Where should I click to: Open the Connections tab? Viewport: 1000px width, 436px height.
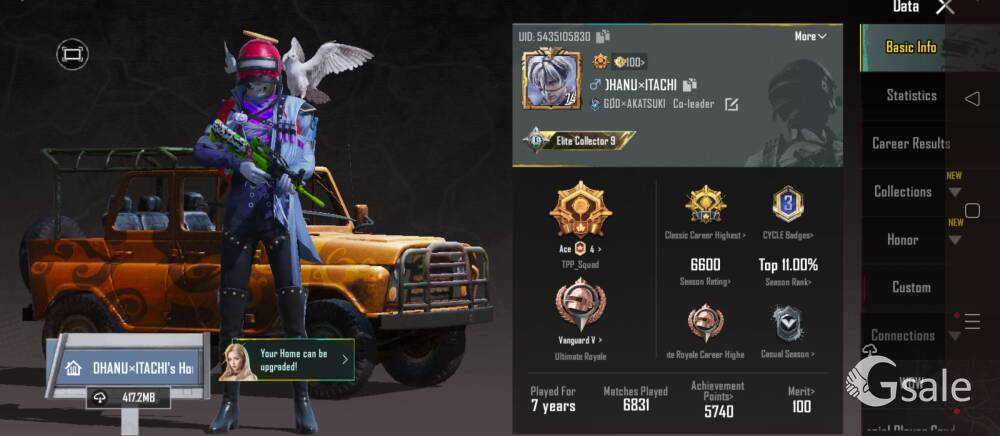pos(902,335)
